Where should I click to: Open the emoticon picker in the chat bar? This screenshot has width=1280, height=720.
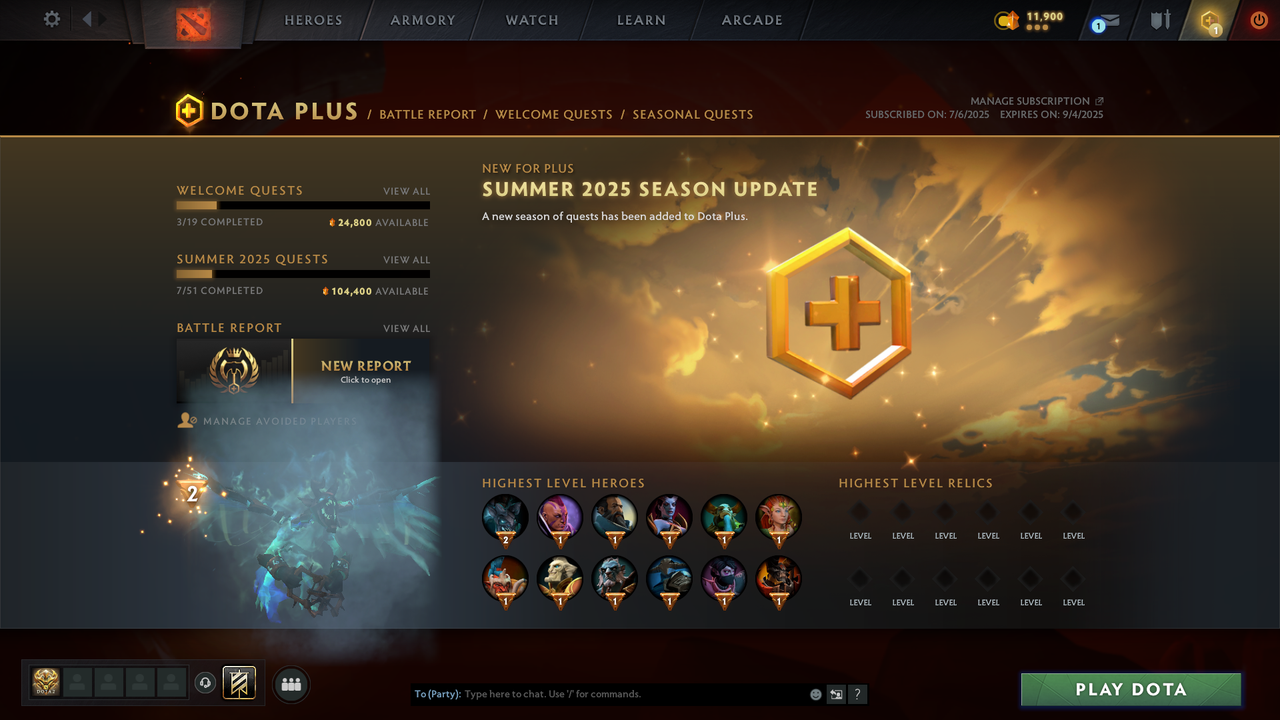pos(815,693)
